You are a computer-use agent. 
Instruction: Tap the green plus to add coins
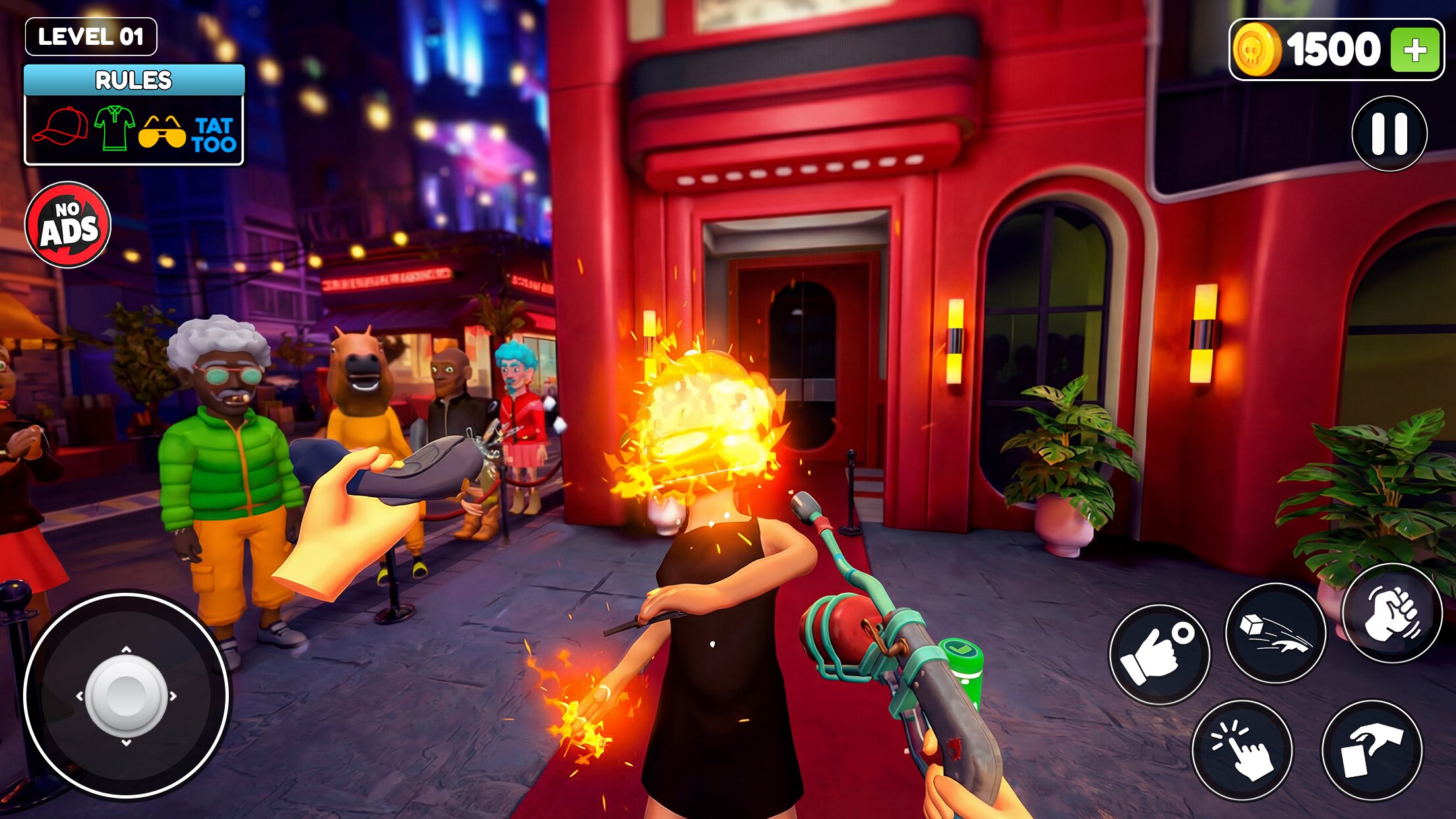pyautogui.click(x=1414, y=50)
